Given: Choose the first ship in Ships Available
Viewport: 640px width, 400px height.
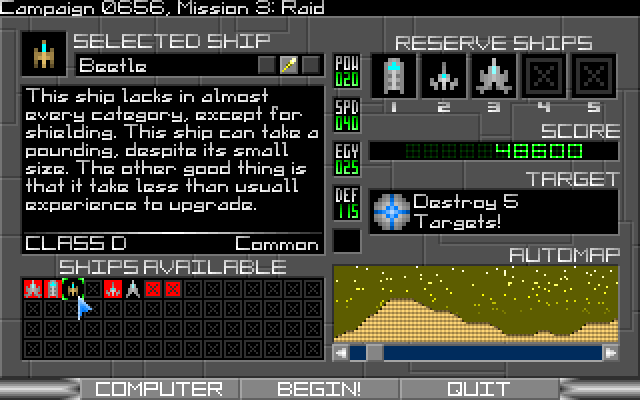Looking at the screenshot, I should [32, 289].
